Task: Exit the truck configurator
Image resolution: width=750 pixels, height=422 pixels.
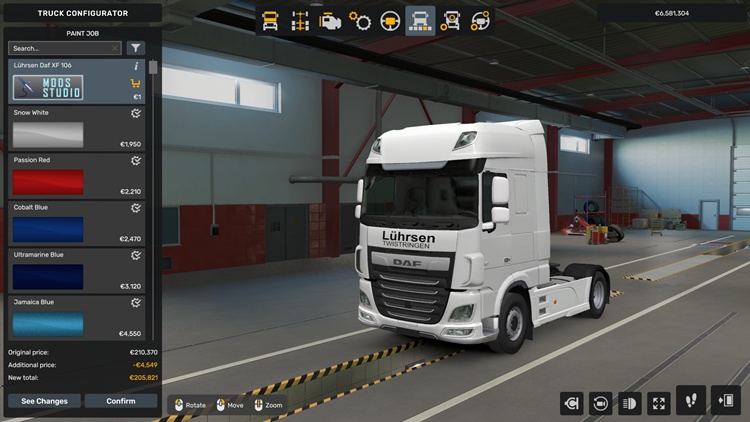Action: click(726, 401)
